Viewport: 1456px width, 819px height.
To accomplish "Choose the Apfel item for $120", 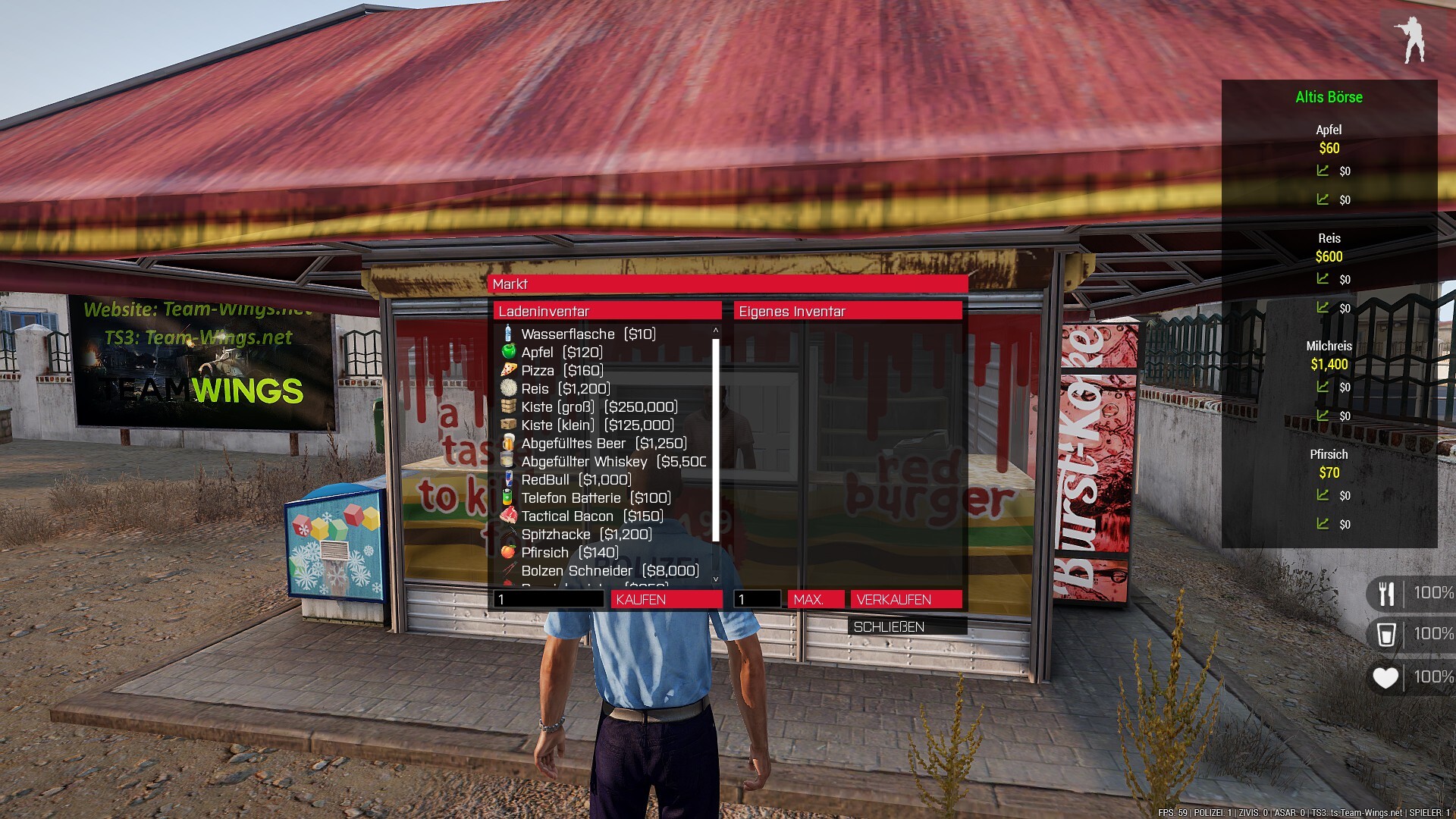I will pos(561,353).
